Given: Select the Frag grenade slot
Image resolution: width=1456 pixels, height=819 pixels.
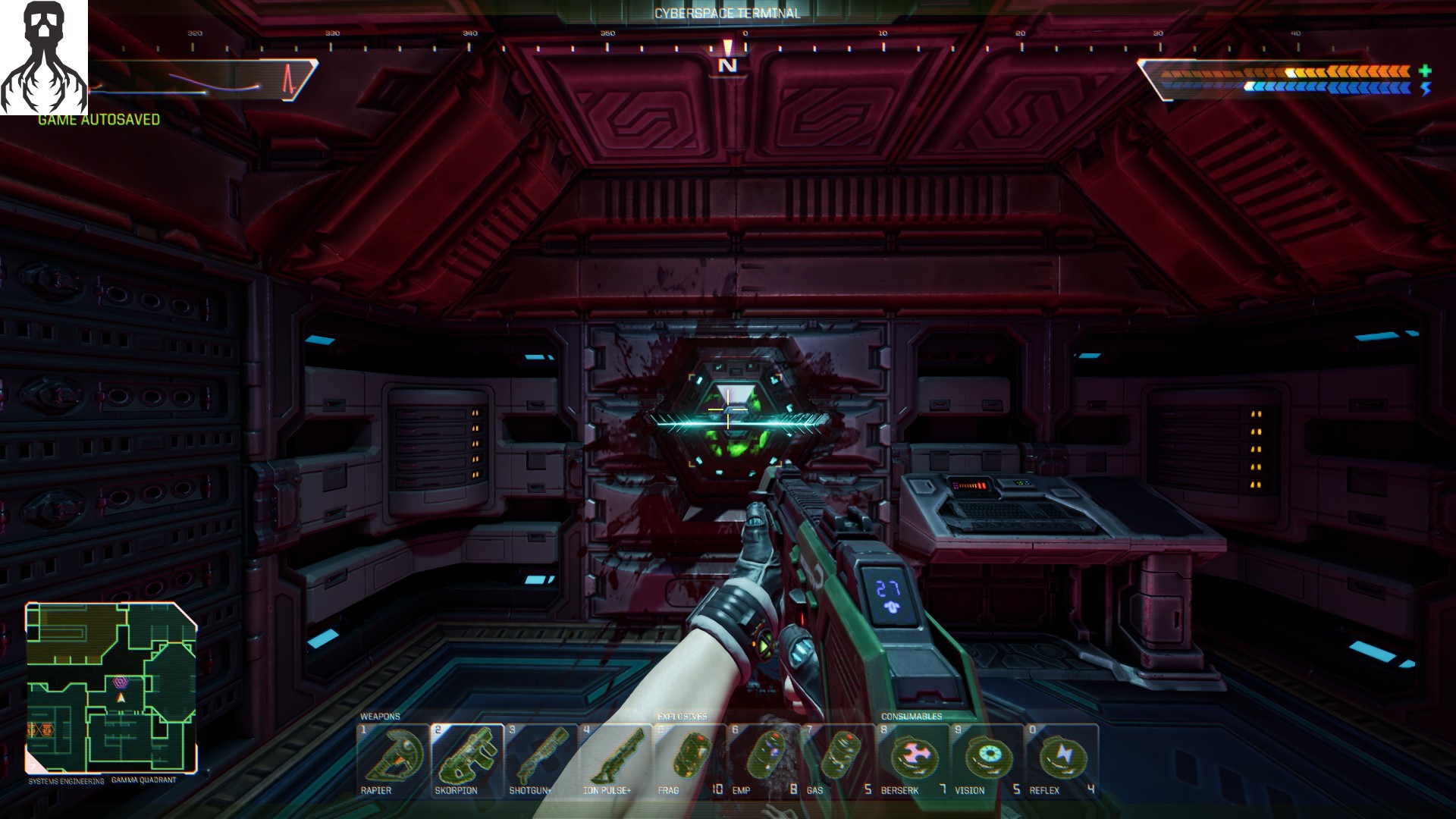Looking at the screenshot, I should click(x=689, y=761).
